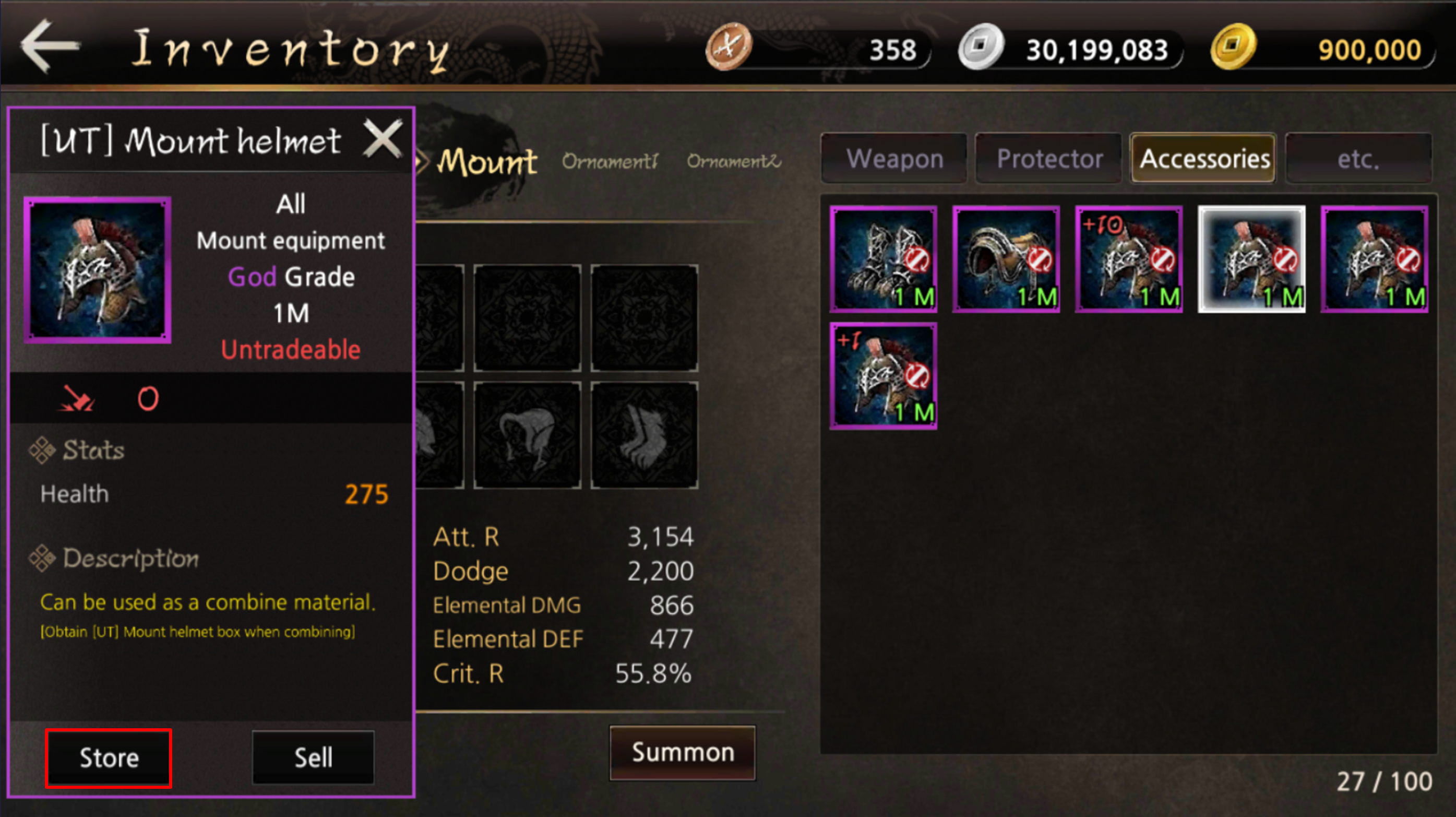Select the Mount section heading
Screen dimensions: 1456x817
tap(487, 162)
